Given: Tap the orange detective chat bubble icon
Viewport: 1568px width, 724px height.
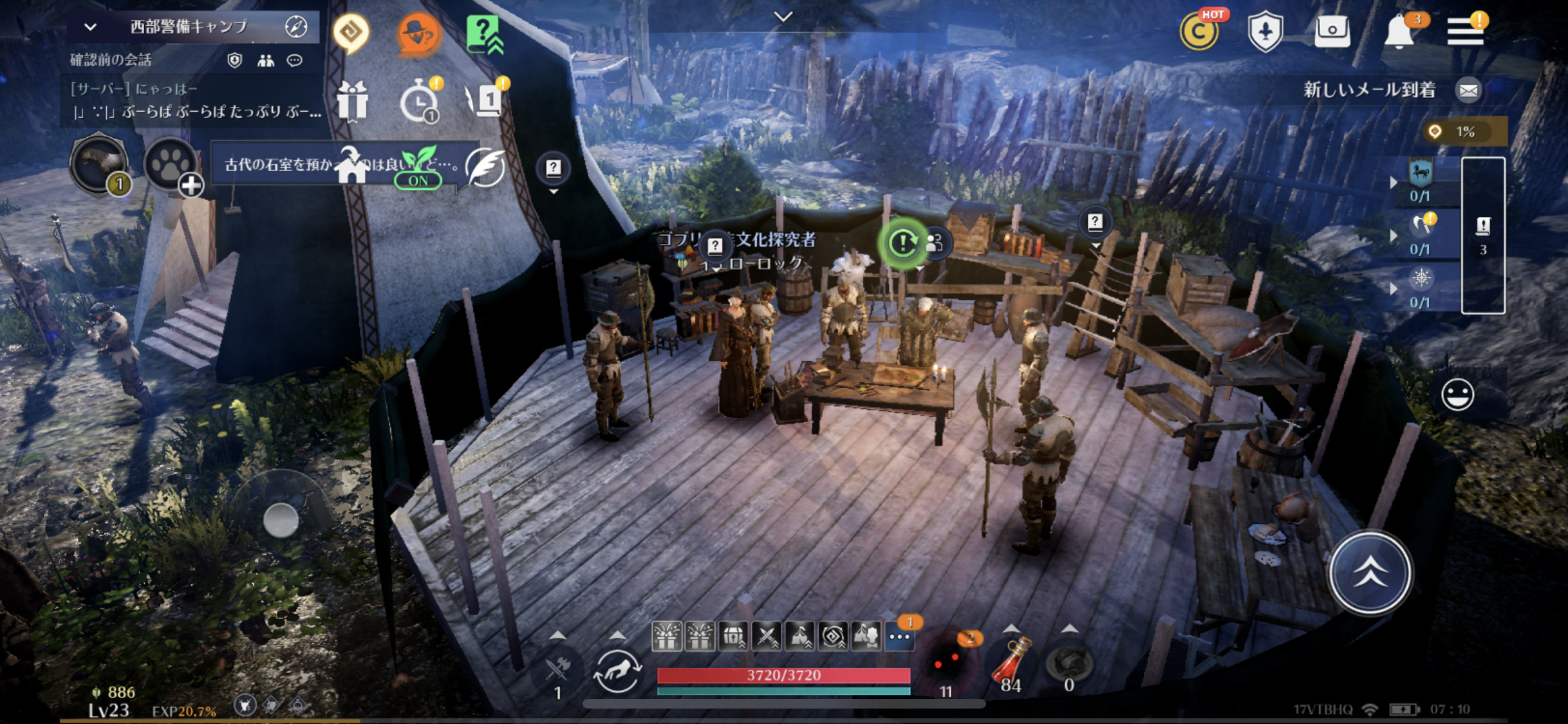Looking at the screenshot, I should point(418,33).
